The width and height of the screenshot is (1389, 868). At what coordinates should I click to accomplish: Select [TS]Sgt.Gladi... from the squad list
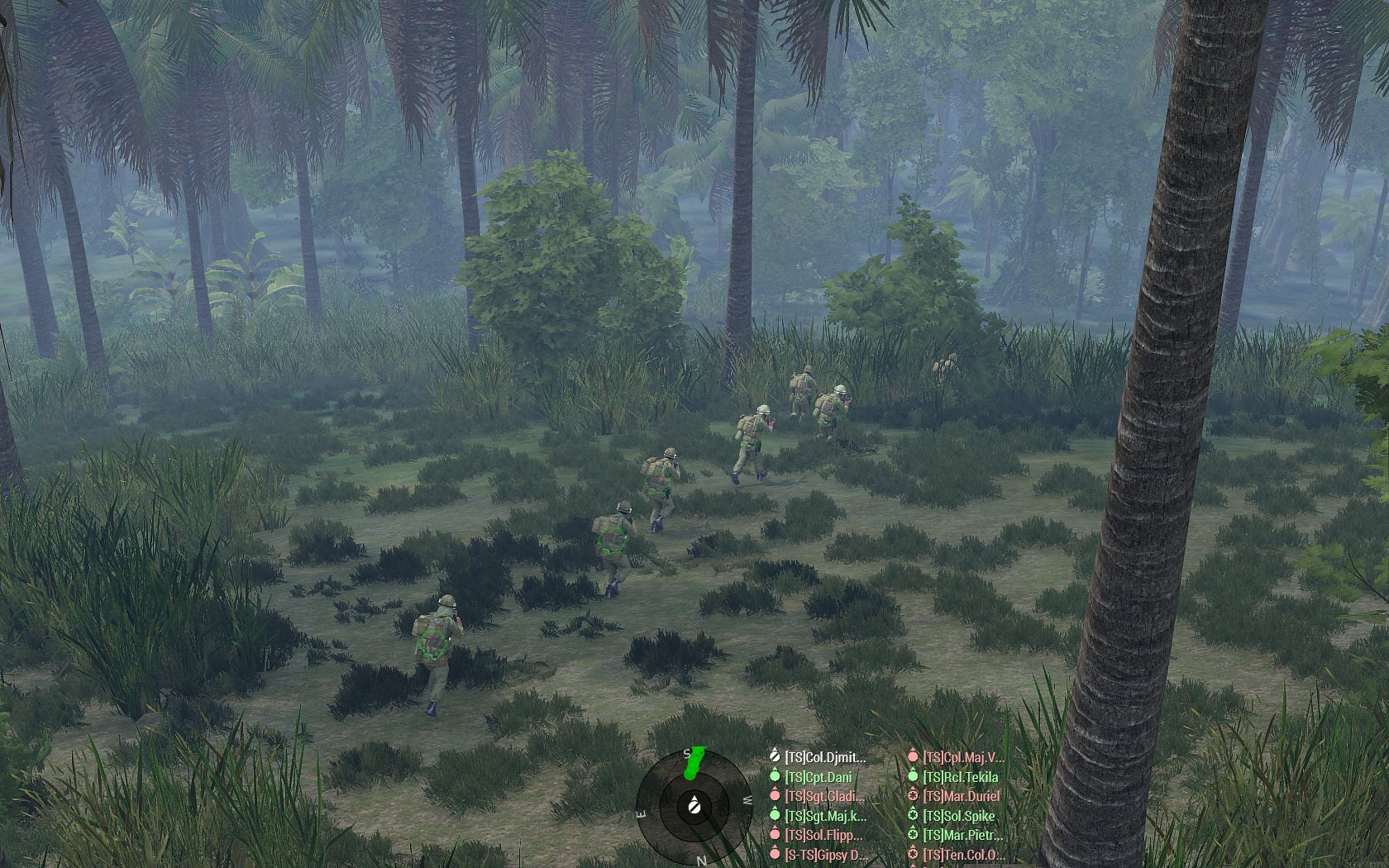pyautogui.click(x=823, y=796)
